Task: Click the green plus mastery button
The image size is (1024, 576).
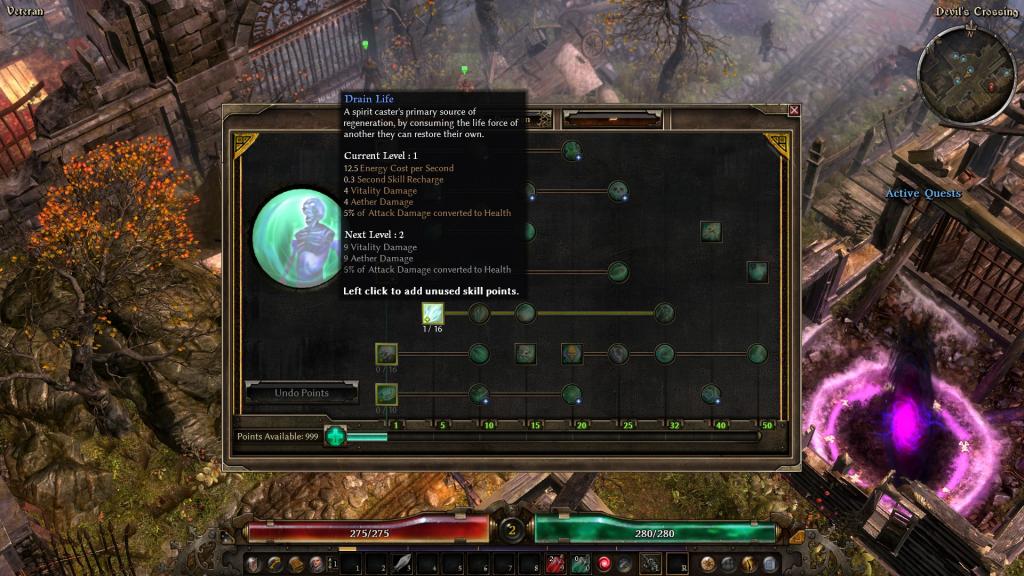Action: pos(335,437)
